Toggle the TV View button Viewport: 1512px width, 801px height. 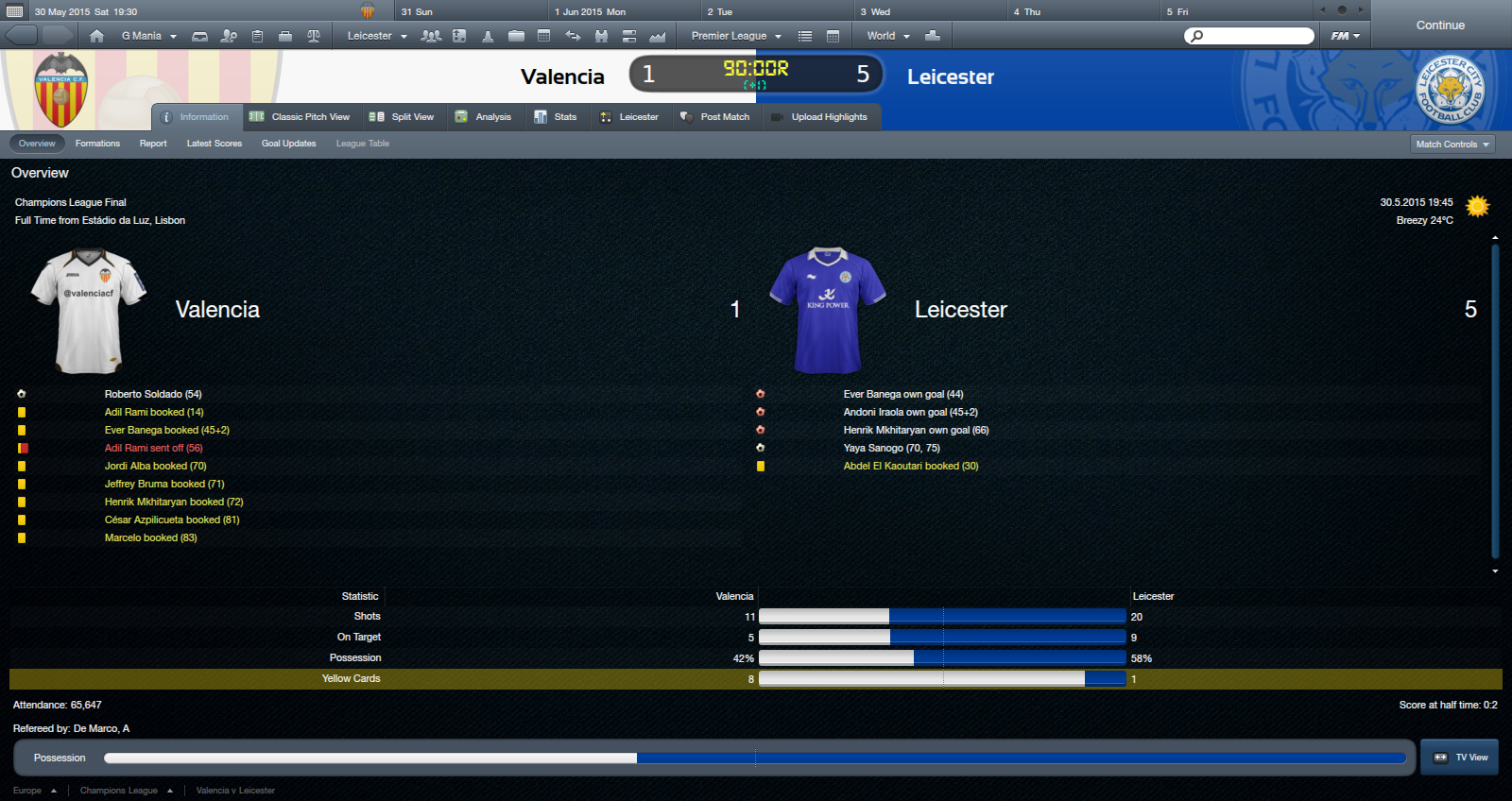pyautogui.click(x=1460, y=758)
